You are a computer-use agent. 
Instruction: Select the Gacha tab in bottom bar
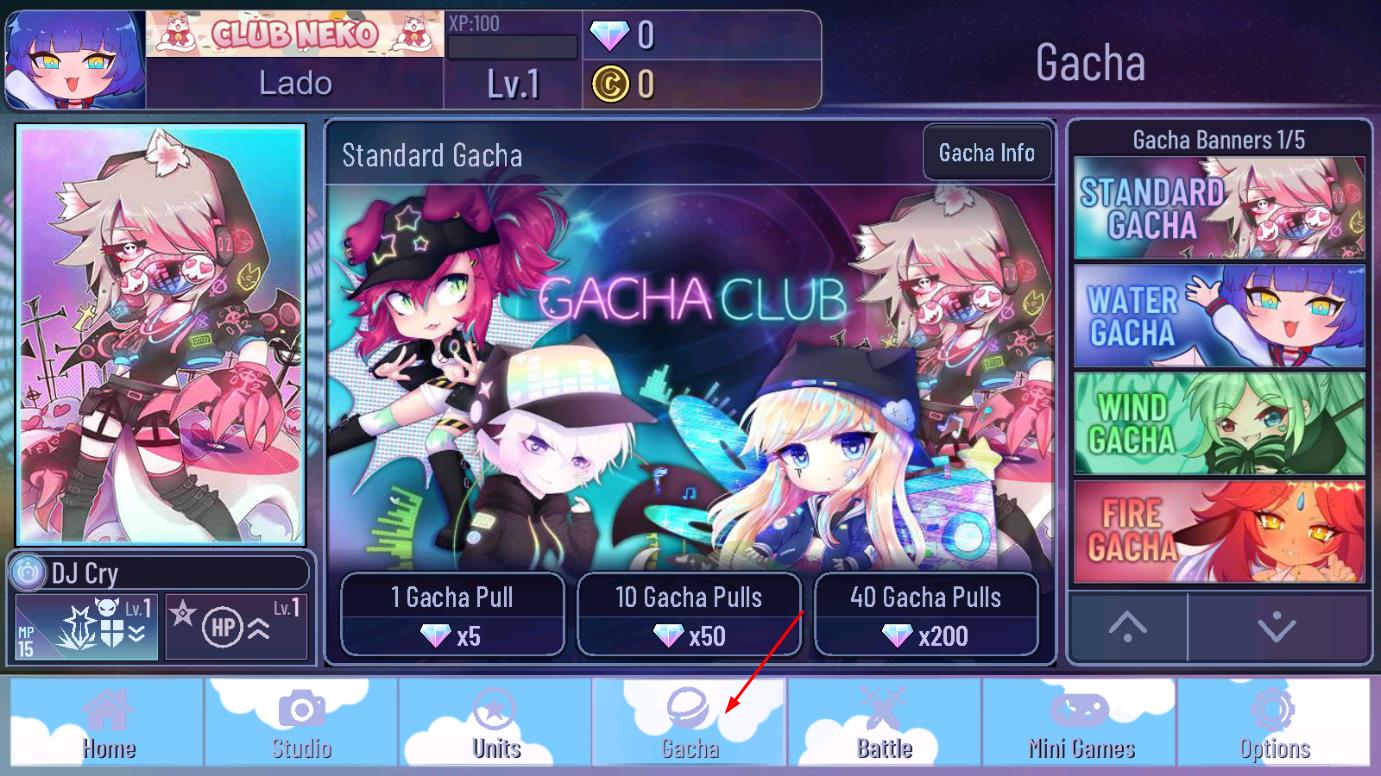[689, 722]
